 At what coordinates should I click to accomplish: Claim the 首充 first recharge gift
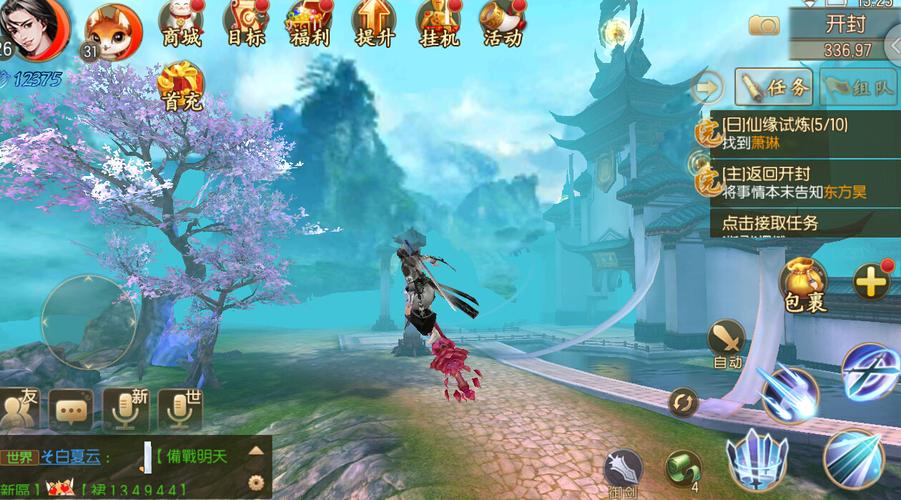[x=181, y=83]
